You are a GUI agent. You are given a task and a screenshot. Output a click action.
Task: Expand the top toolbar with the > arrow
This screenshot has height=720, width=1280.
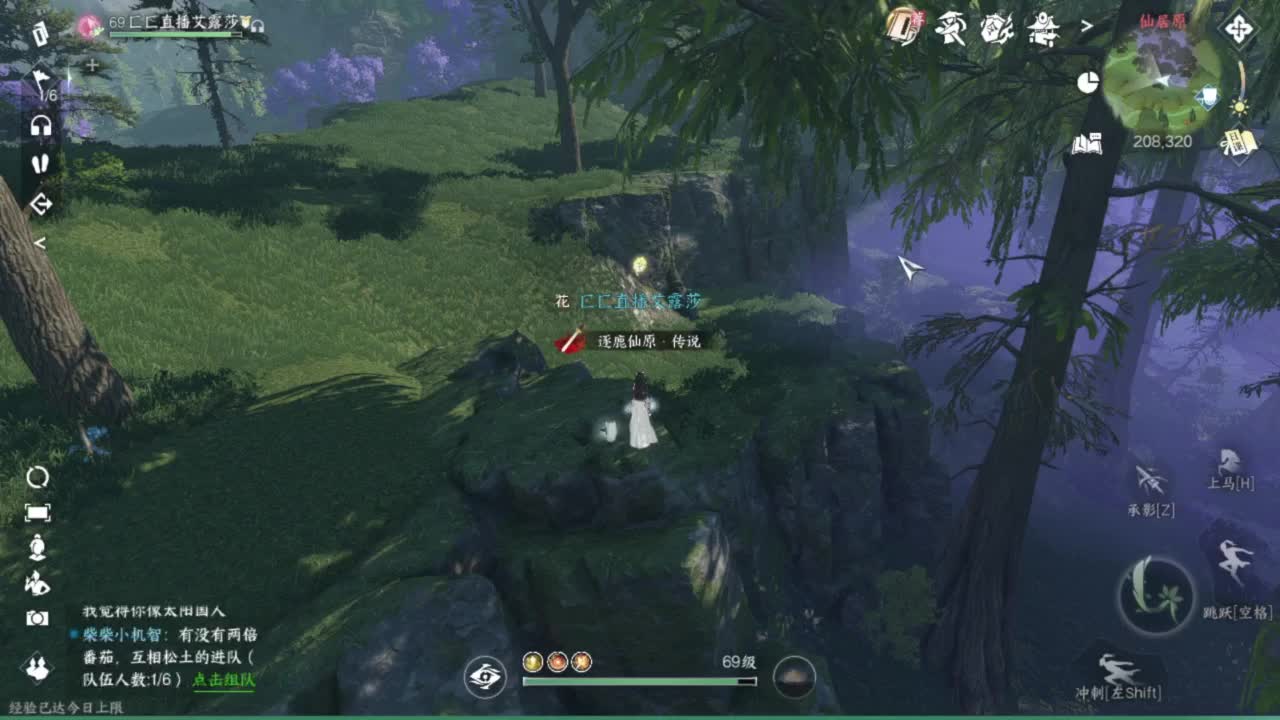(1086, 25)
